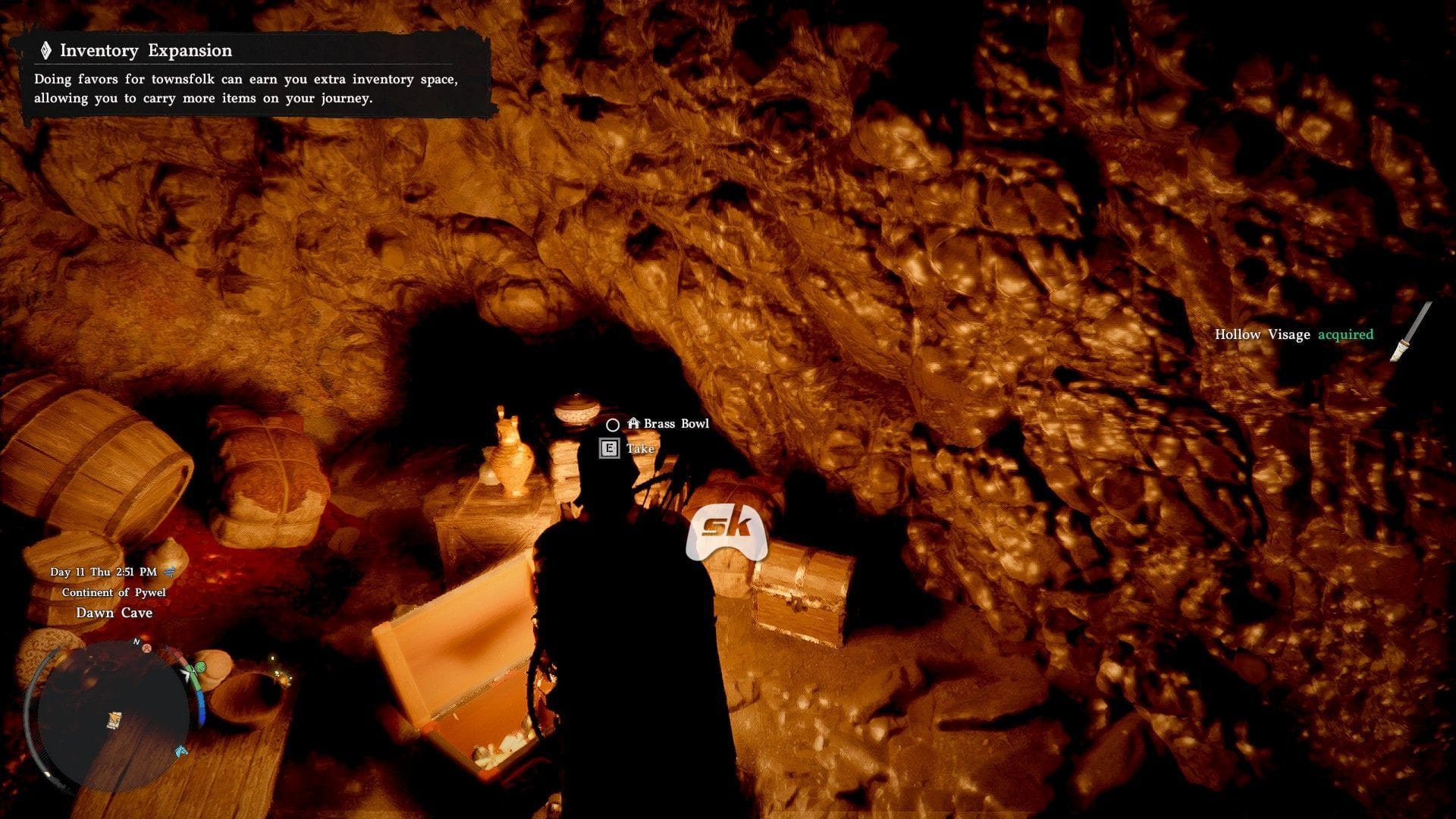This screenshot has height=819, width=1456.
Task: Open the circular minimap
Action: point(114,714)
